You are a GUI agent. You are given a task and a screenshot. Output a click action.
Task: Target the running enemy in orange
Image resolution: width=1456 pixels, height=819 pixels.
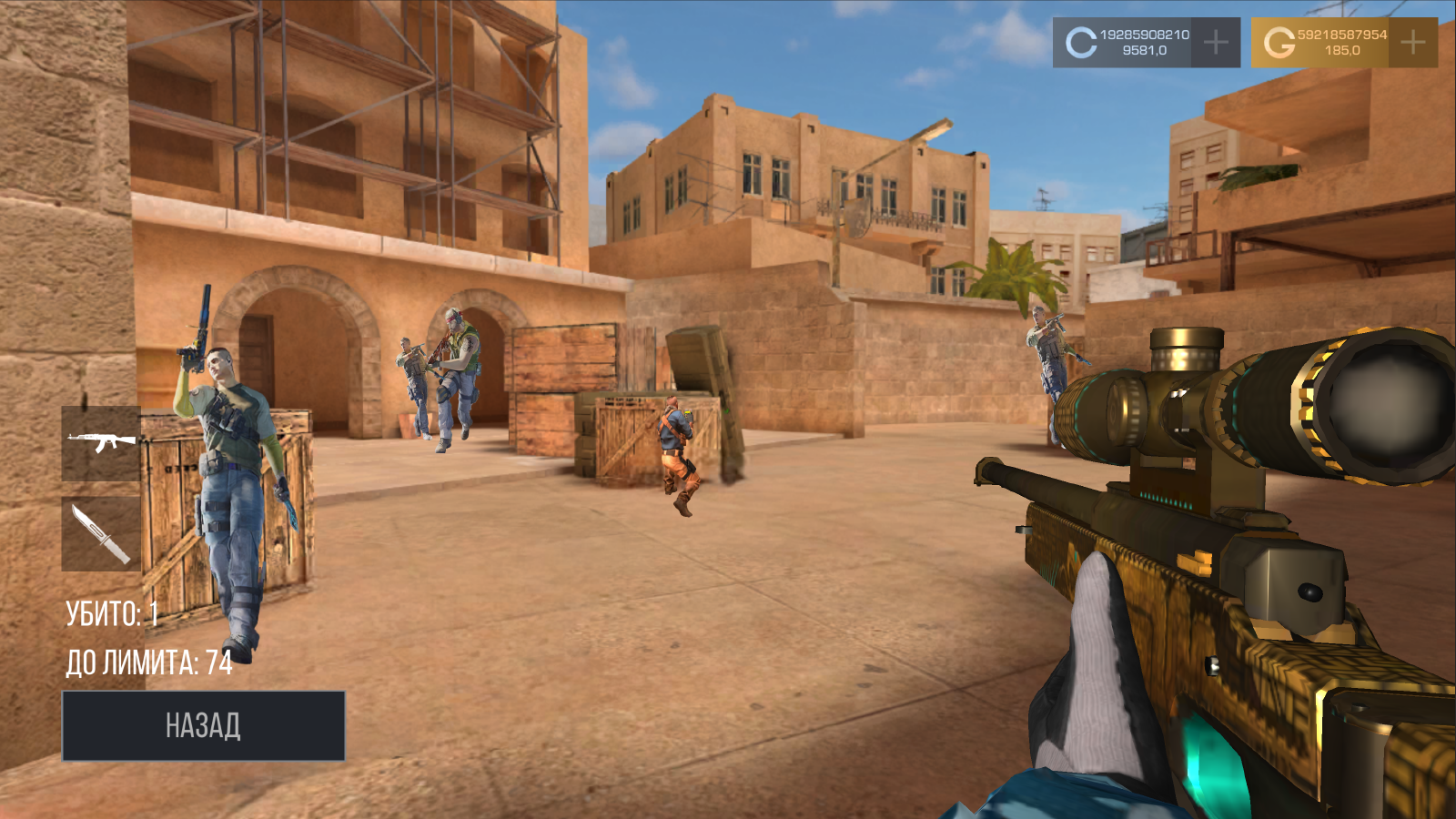678,446
